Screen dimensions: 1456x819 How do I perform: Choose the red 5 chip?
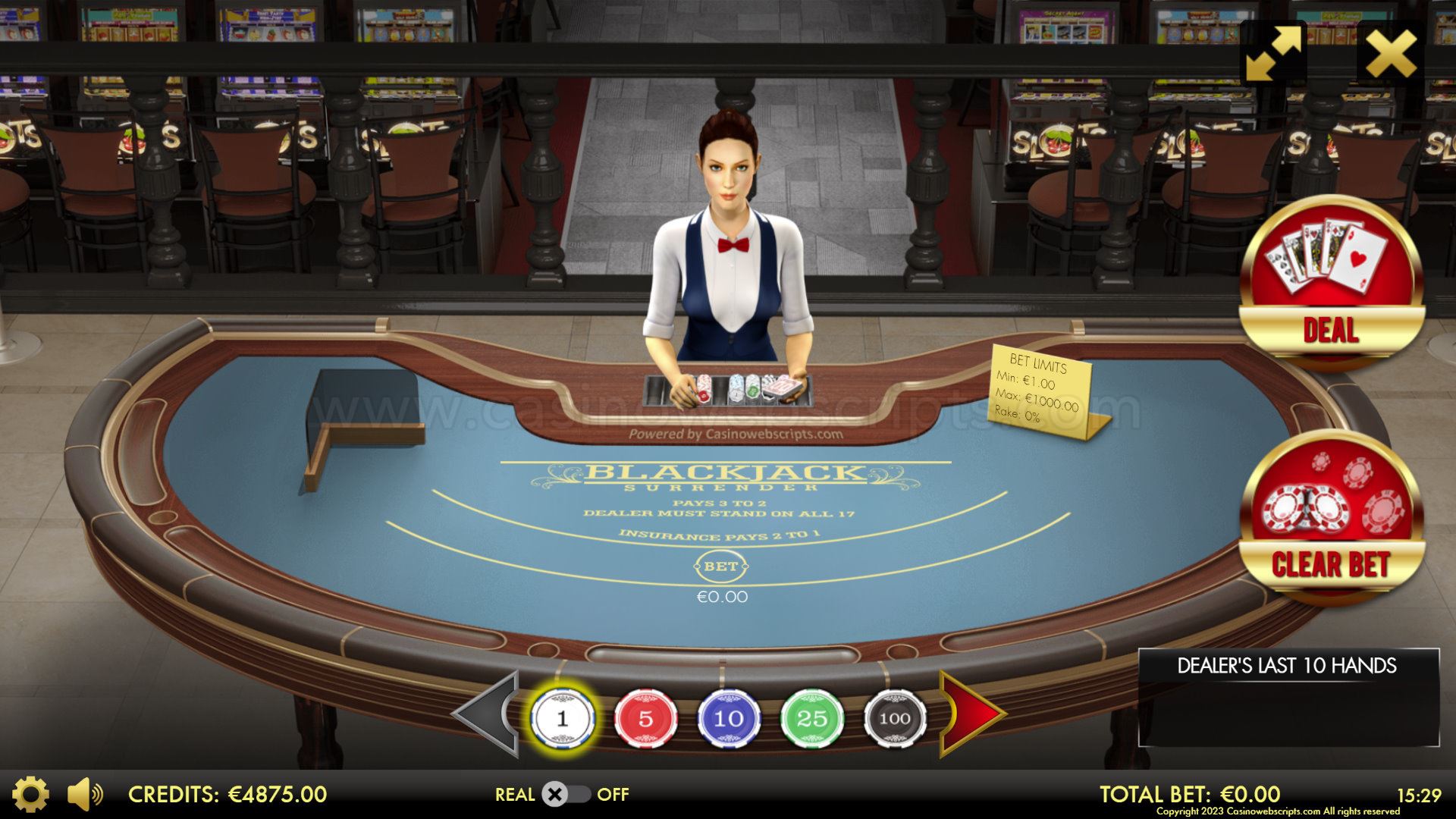645,718
